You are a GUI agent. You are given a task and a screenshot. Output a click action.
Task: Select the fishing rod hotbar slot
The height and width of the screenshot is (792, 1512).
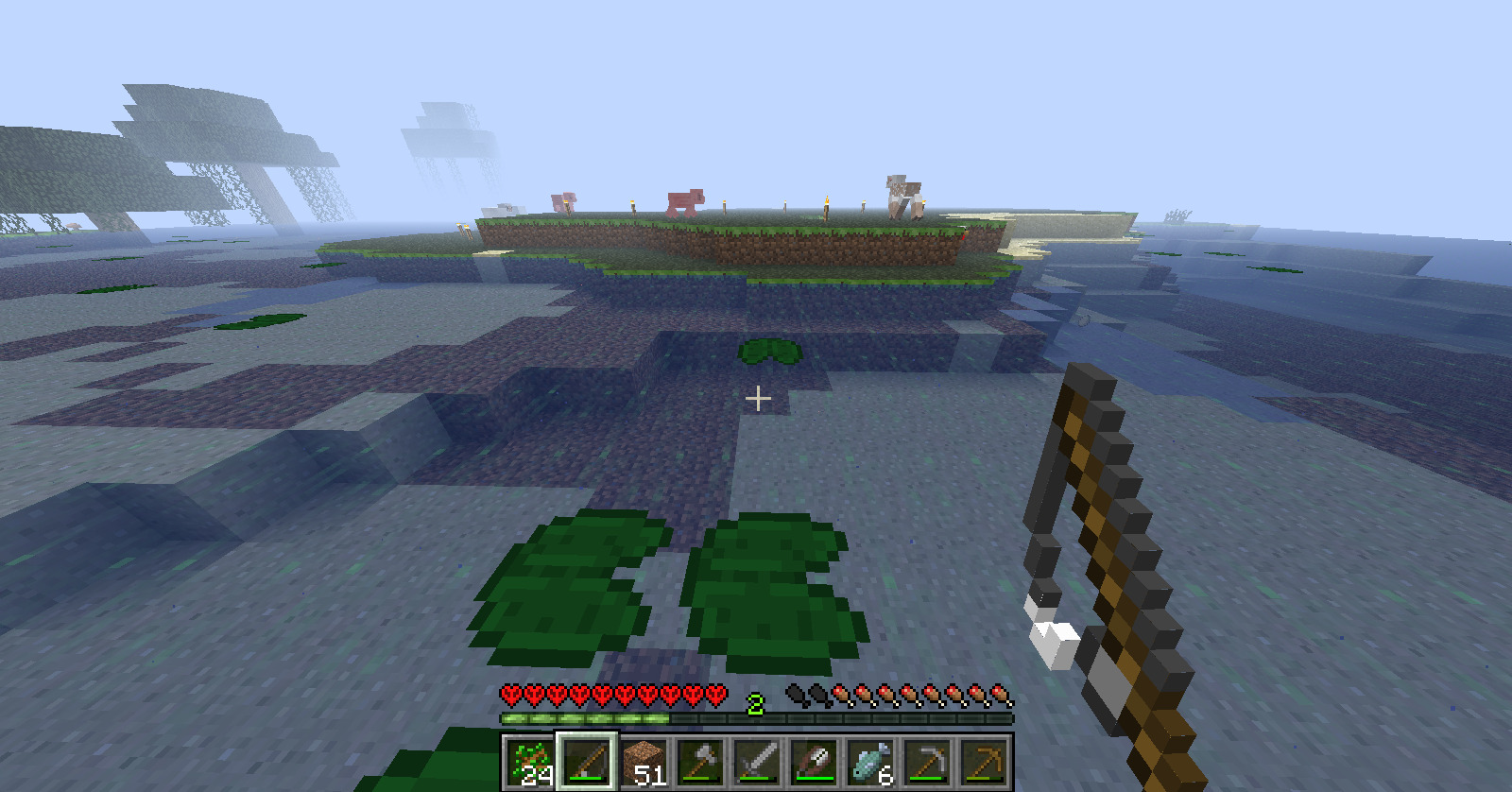587,762
